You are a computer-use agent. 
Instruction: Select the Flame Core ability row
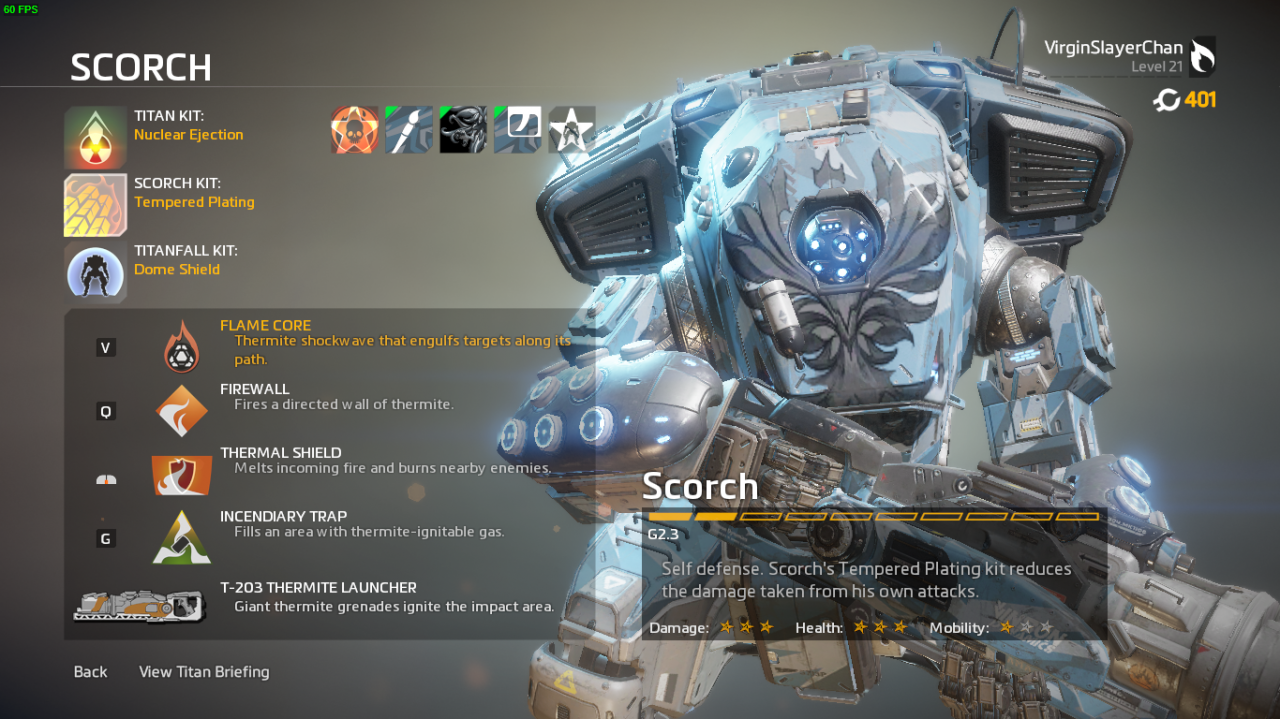tap(330, 341)
